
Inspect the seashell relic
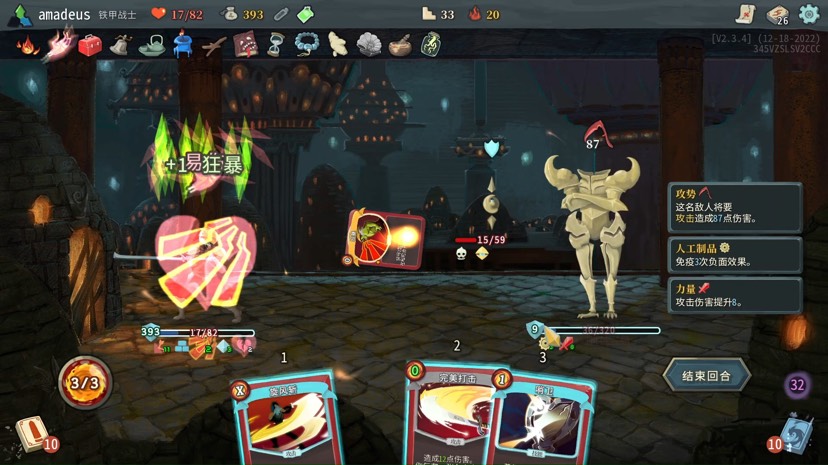click(369, 45)
